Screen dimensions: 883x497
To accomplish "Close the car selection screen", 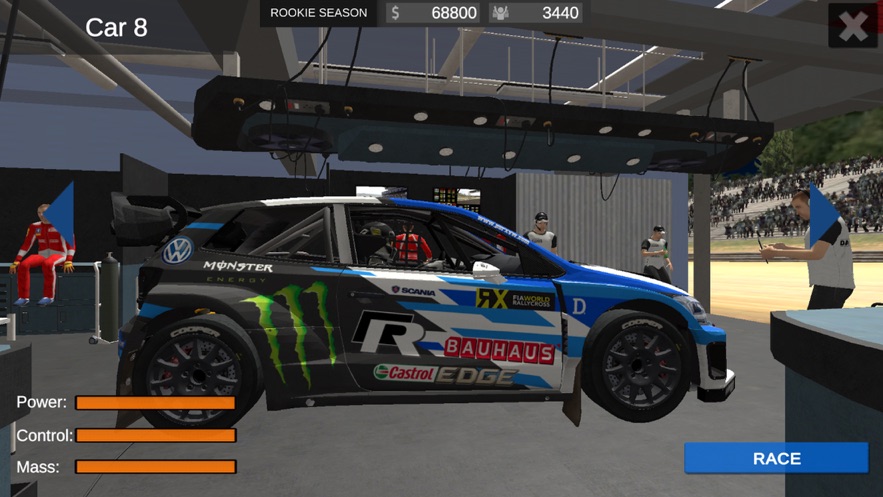I will (853, 26).
